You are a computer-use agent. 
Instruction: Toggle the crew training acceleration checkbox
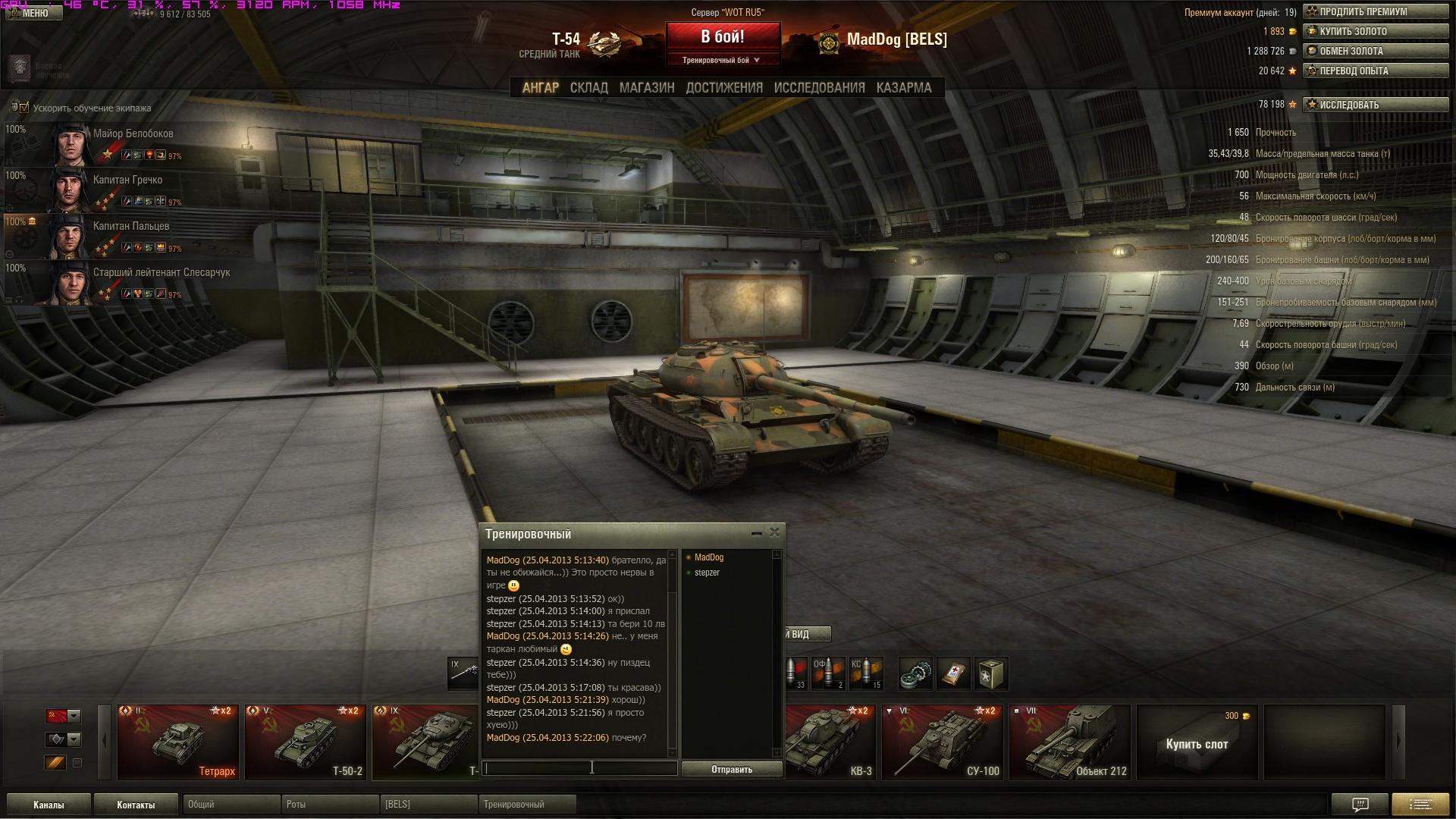click(24, 108)
